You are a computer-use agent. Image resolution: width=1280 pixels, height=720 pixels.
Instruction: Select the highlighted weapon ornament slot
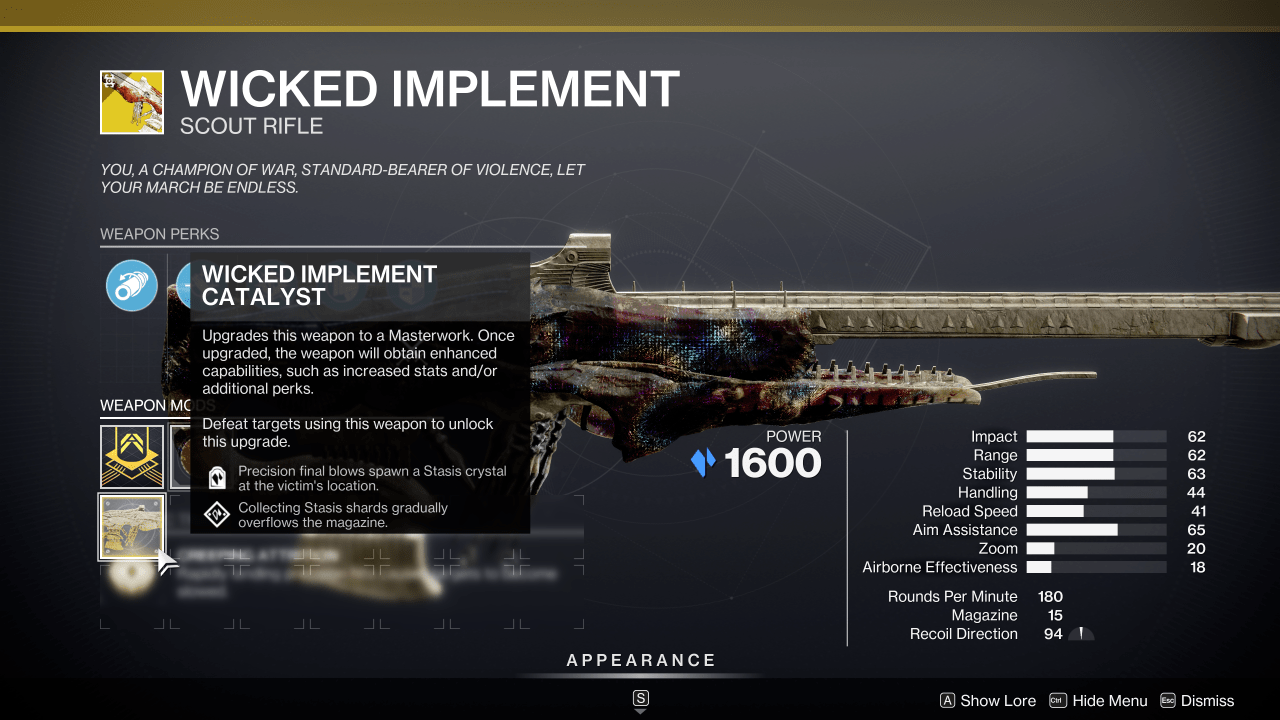132,527
